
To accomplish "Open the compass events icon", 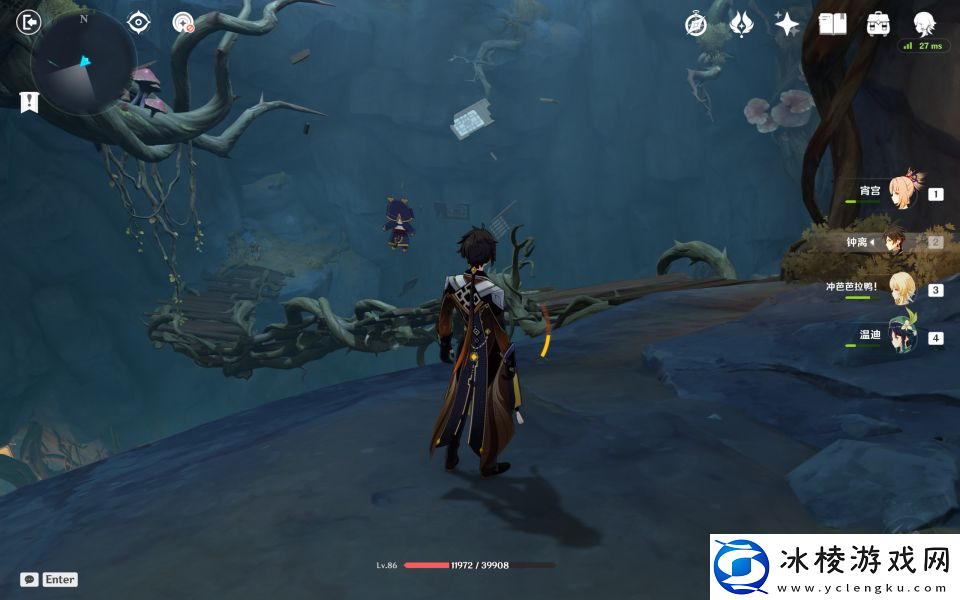I will (696, 24).
